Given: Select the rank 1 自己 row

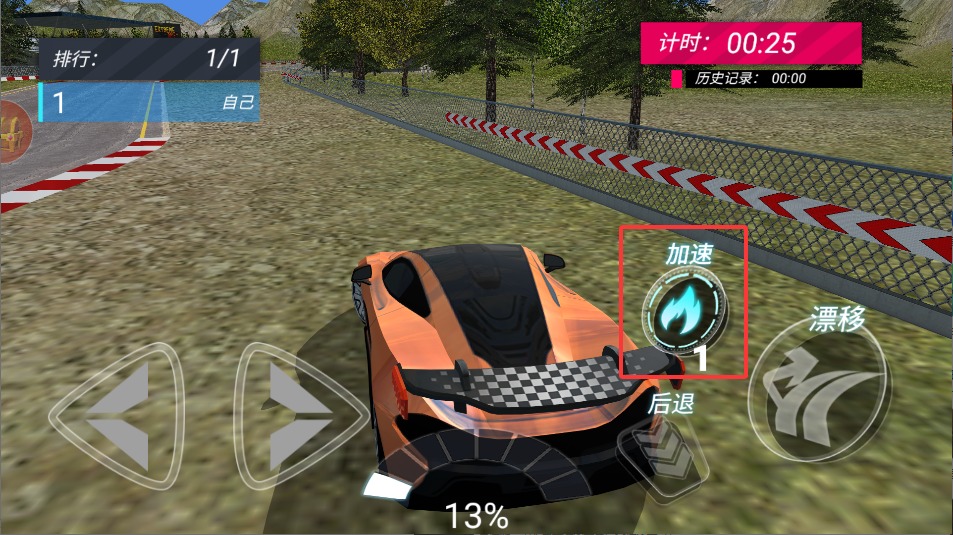Looking at the screenshot, I should pyautogui.click(x=150, y=102).
